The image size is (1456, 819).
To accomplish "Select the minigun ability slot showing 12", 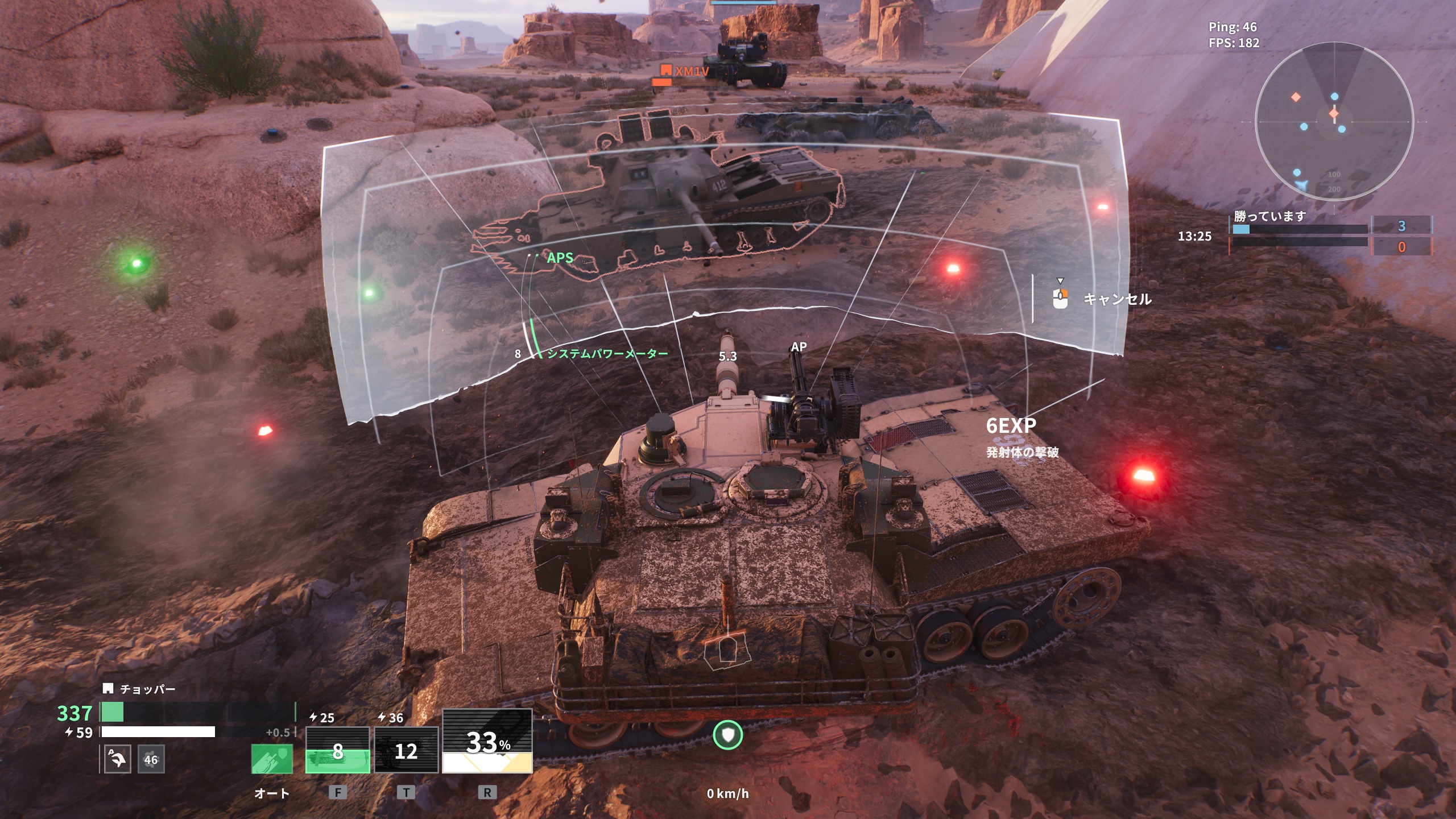I will pos(406,750).
